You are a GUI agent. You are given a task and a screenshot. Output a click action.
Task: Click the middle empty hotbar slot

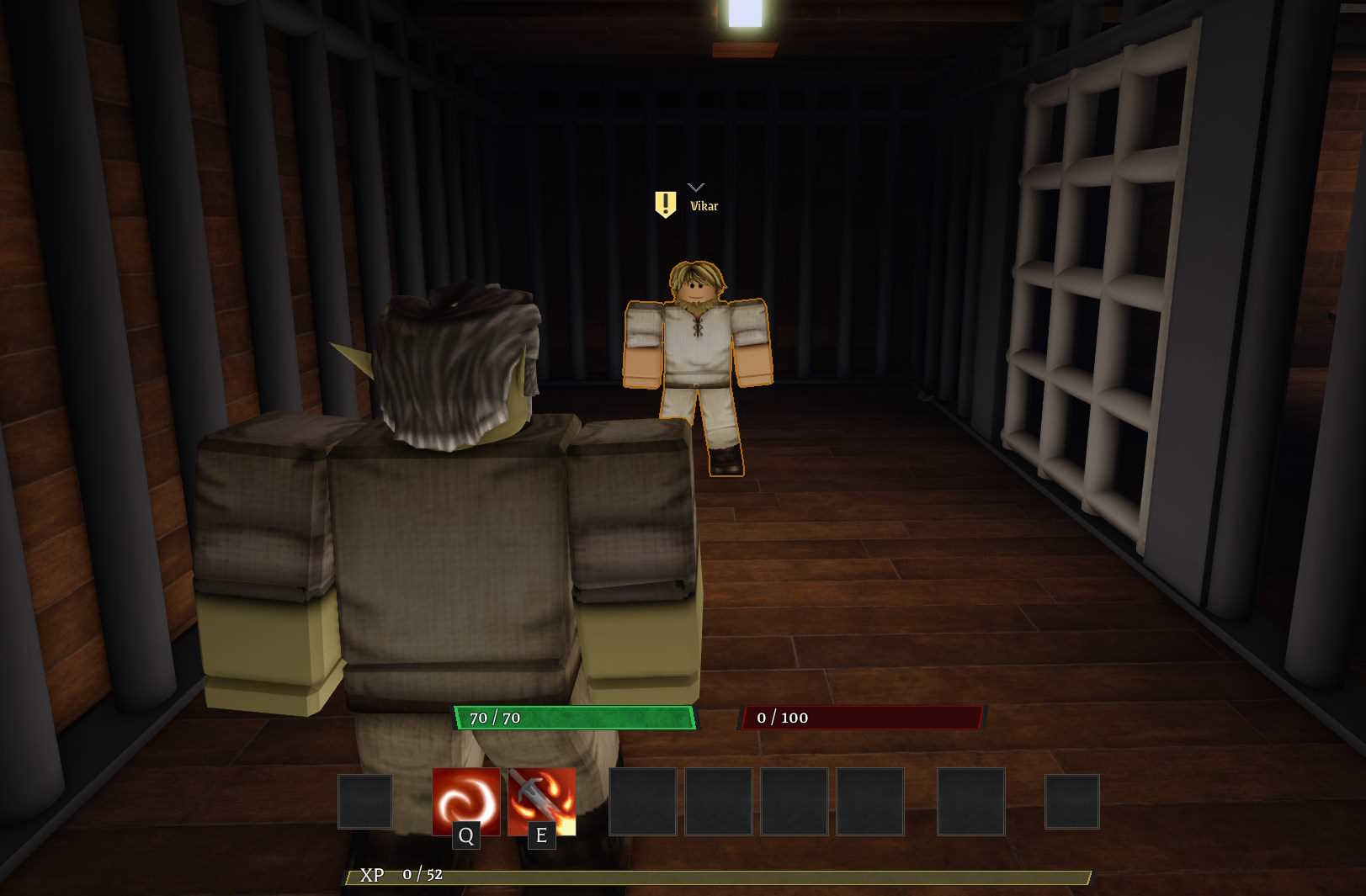pyautogui.click(x=794, y=801)
